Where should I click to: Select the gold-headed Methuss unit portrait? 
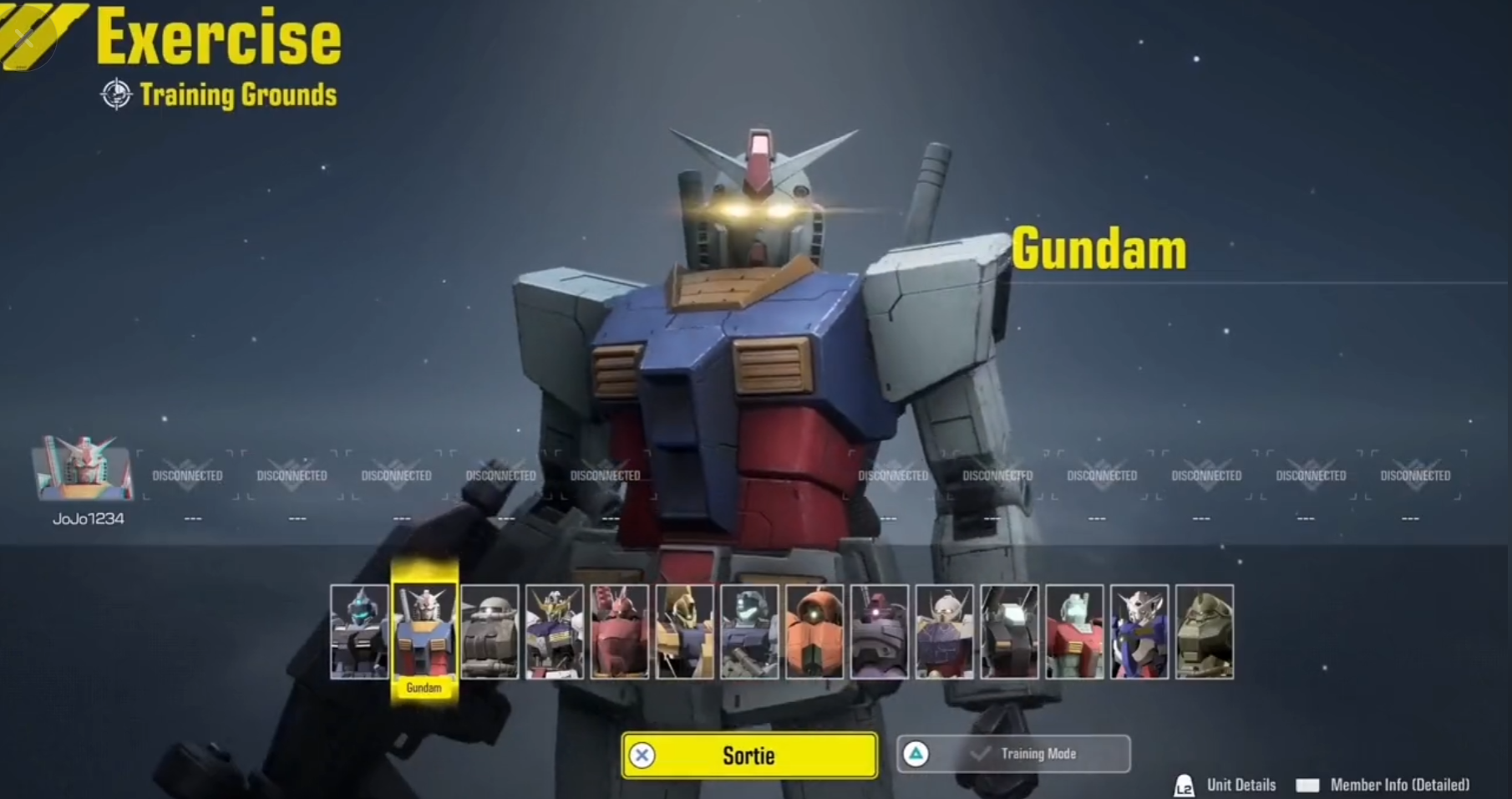tap(685, 631)
